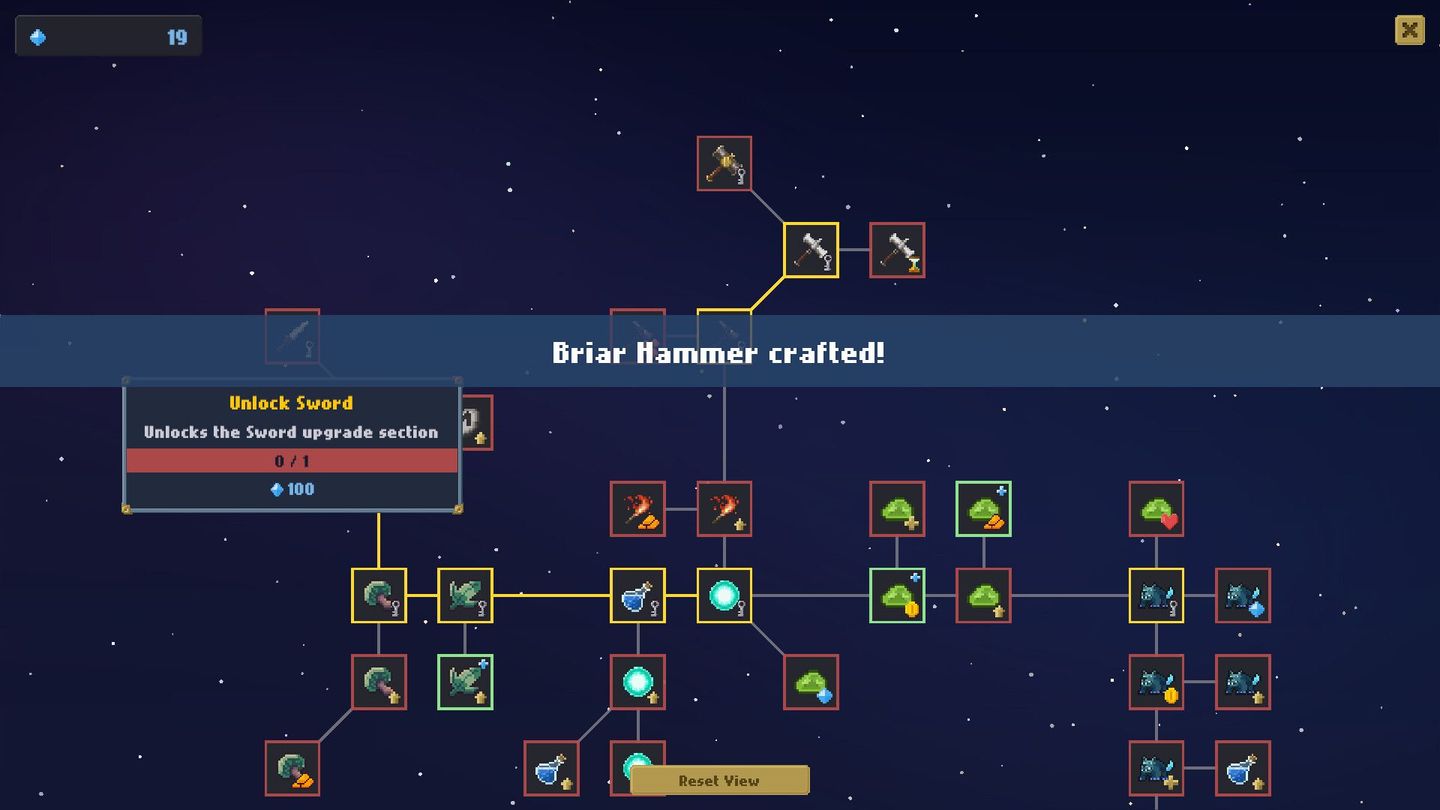Click the wolf gold coin upgrade node
Viewport: 1440px width, 810px height.
point(1155,682)
